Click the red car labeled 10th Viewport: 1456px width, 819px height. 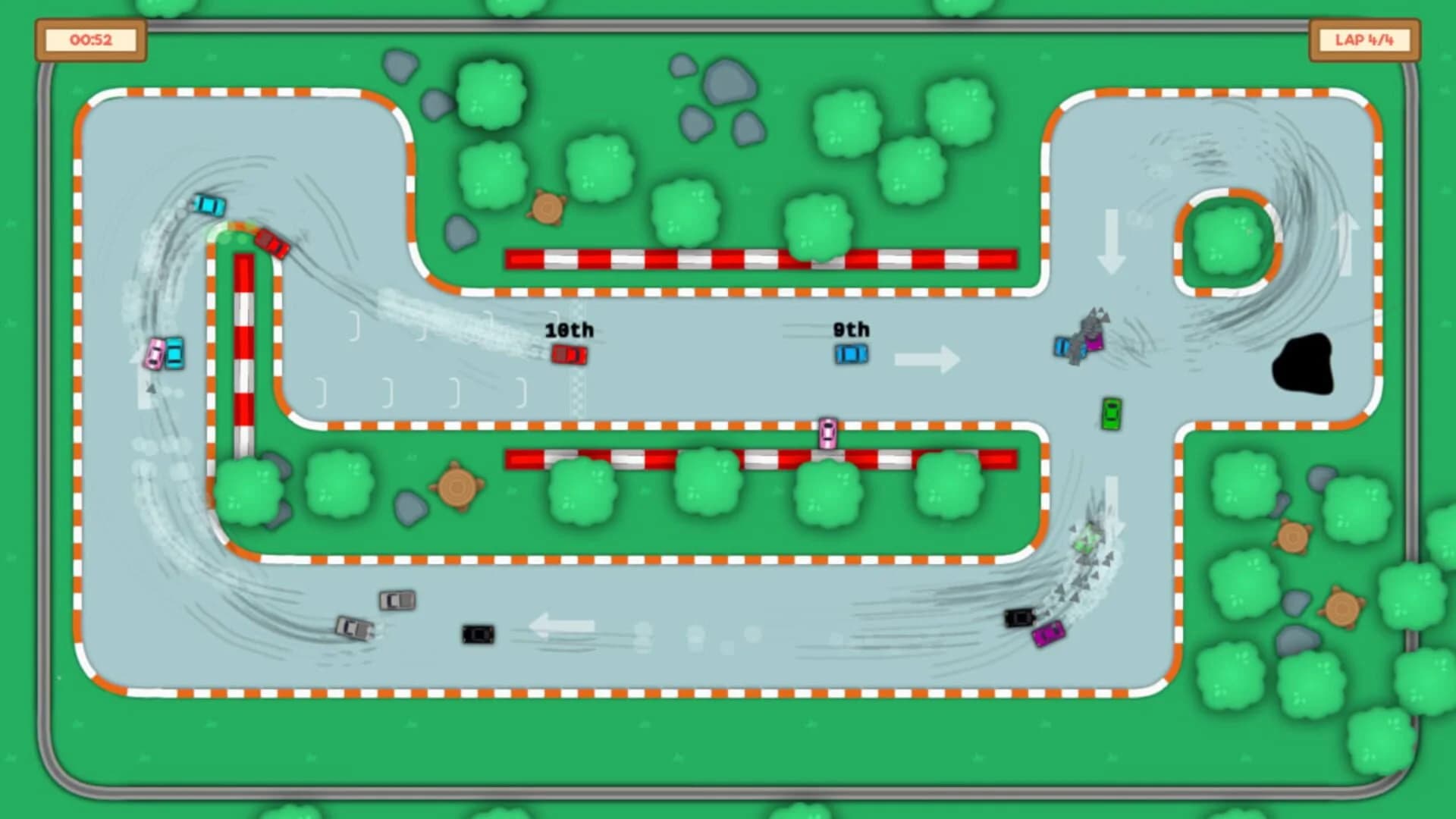pyautogui.click(x=570, y=354)
